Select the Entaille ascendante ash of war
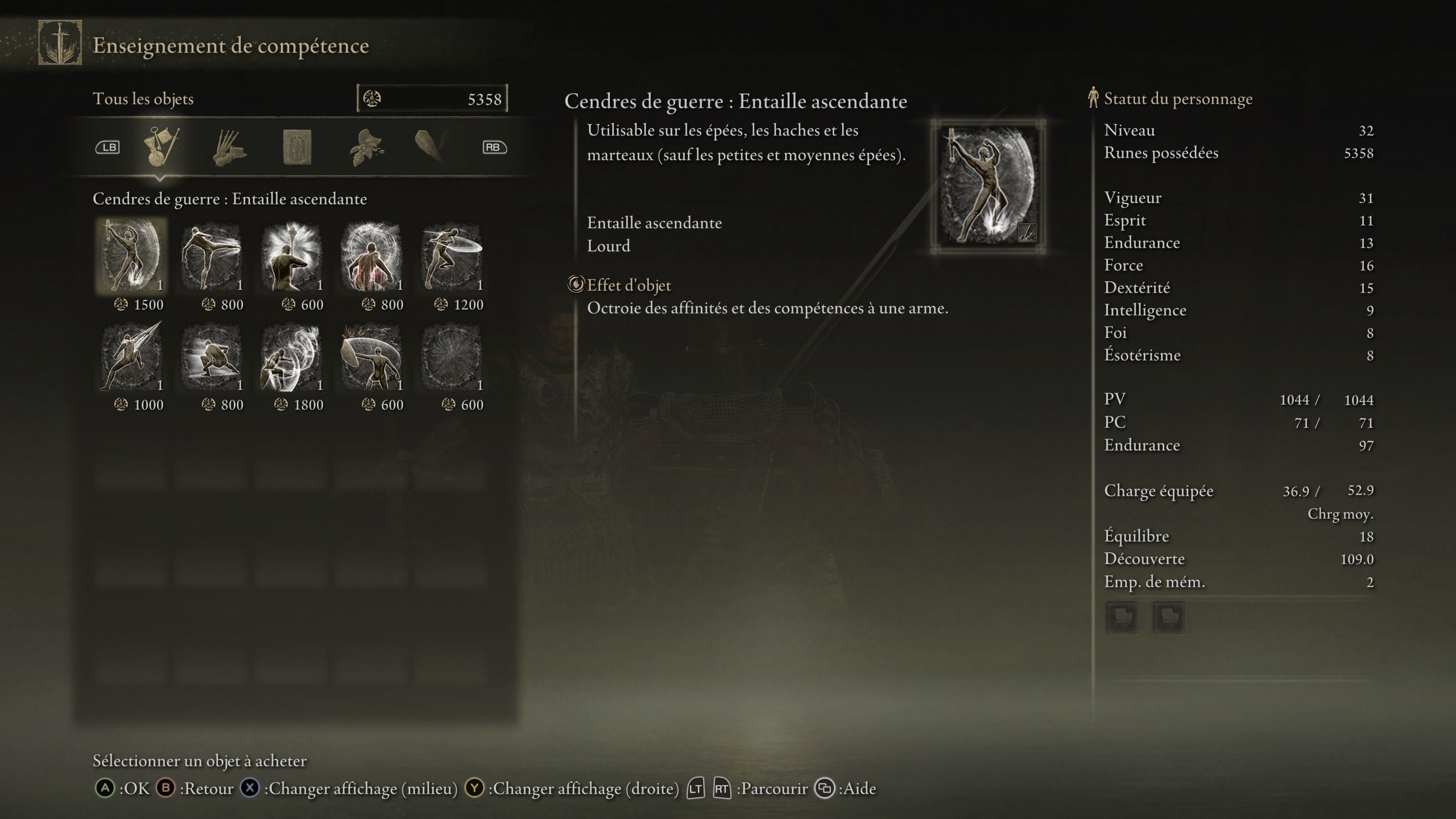 pos(131,256)
